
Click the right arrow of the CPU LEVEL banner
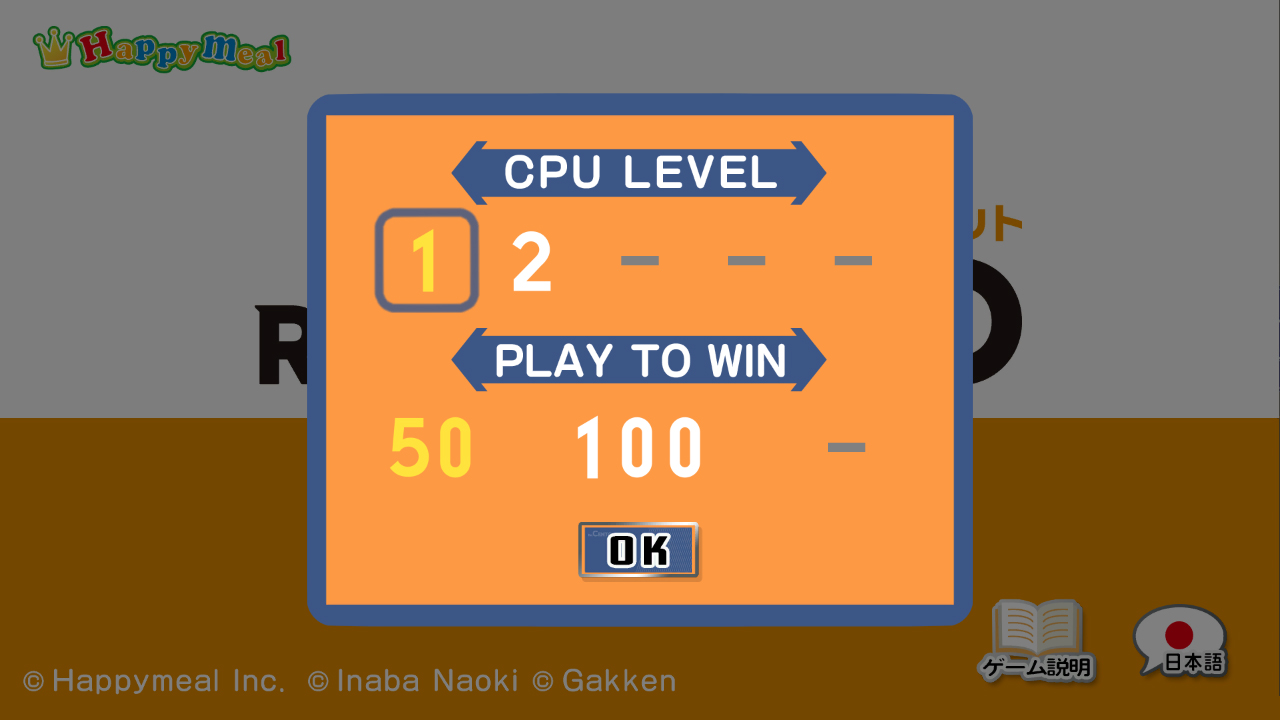pos(810,172)
